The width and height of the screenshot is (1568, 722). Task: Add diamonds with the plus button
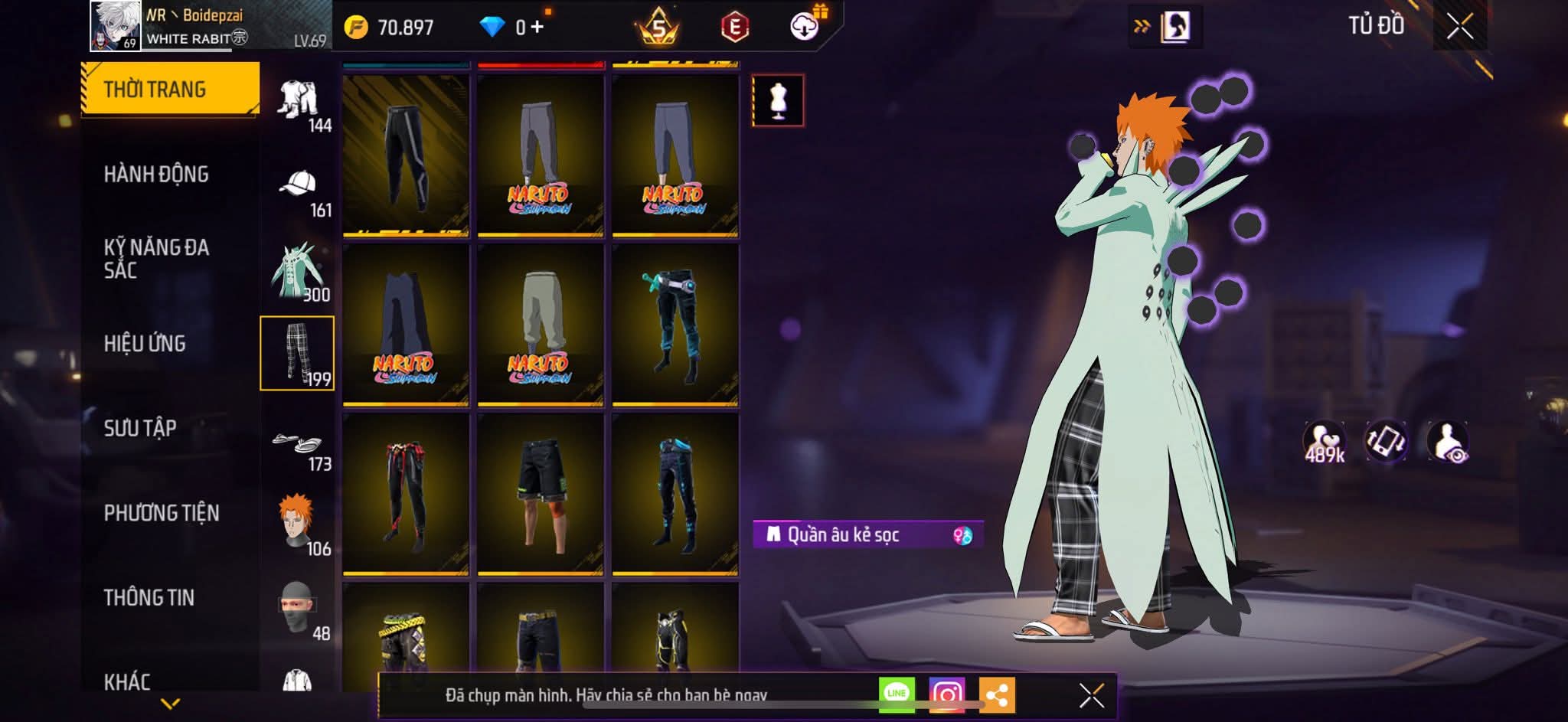tap(537, 28)
